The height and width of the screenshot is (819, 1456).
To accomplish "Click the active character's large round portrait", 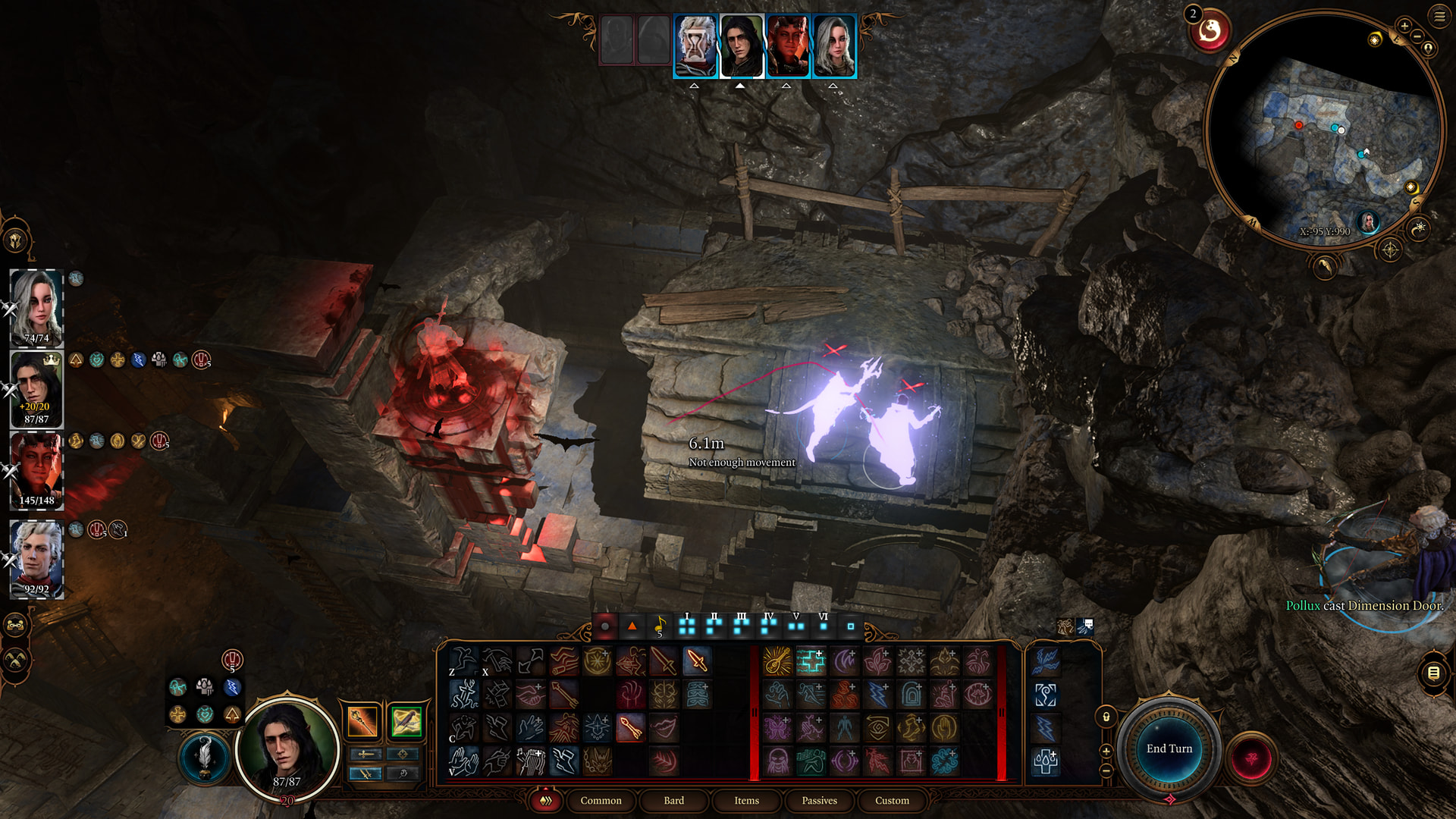I will pyautogui.click(x=287, y=747).
